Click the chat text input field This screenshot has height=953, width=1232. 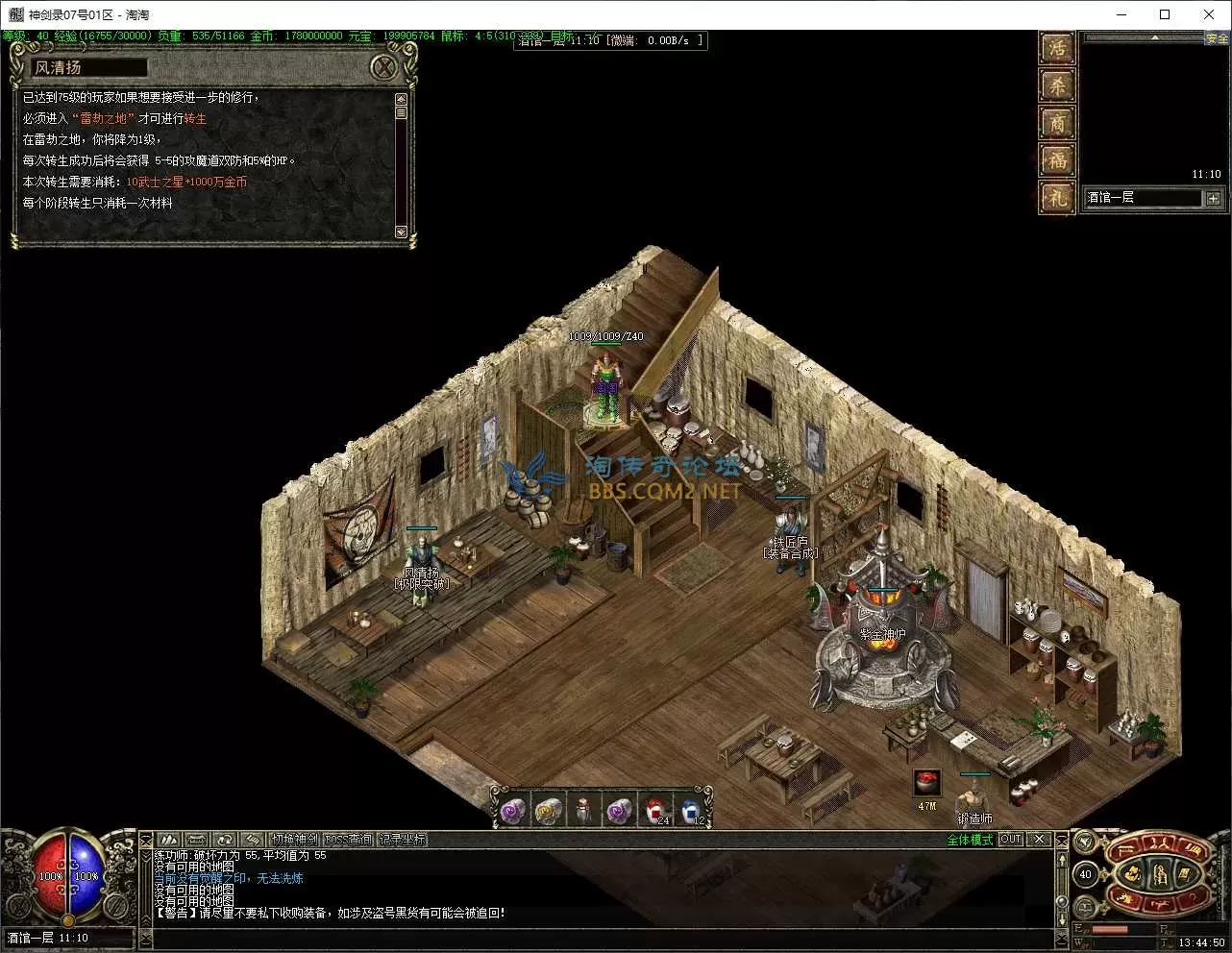[596, 938]
